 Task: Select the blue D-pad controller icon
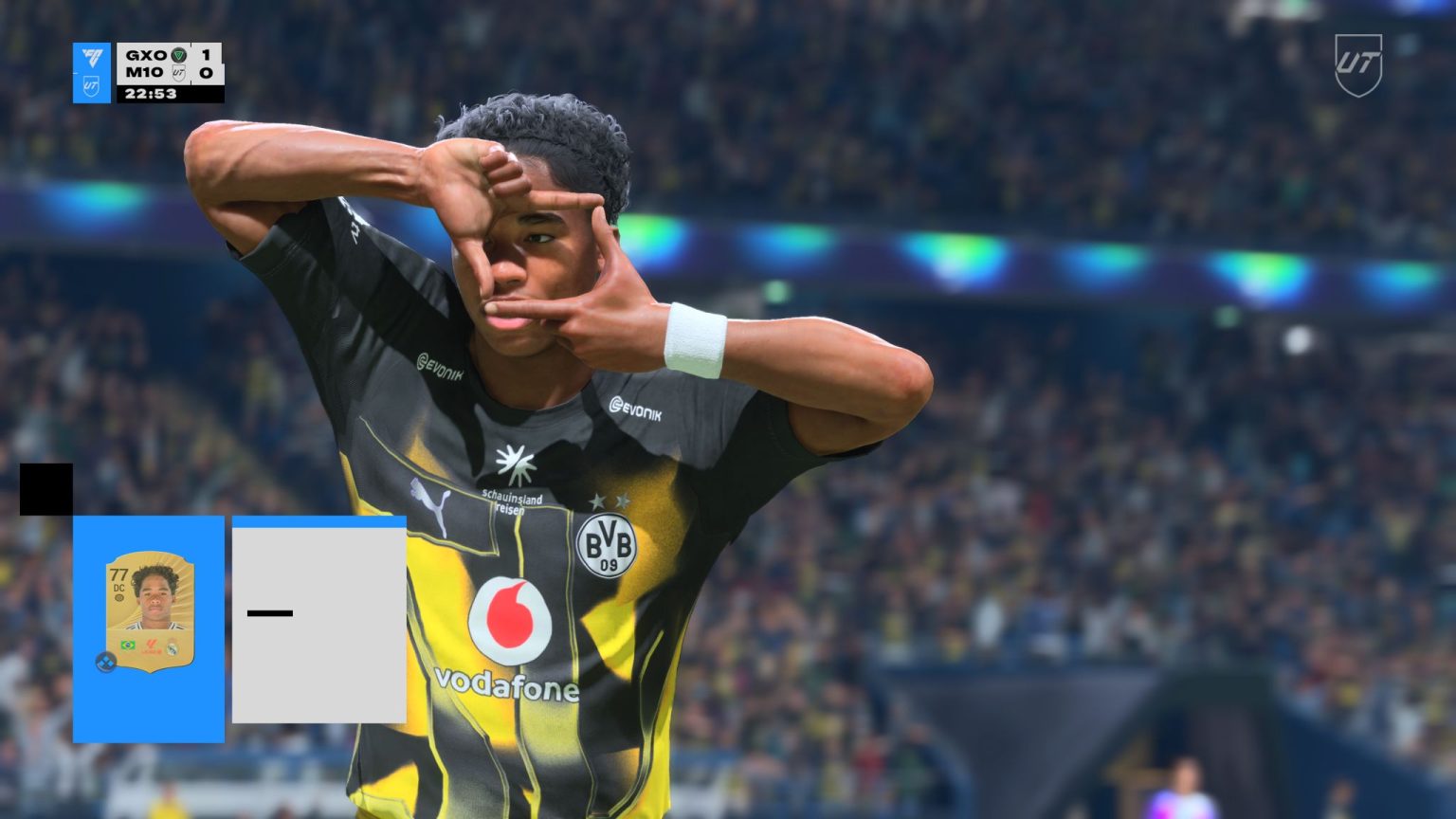(x=106, y=661)
